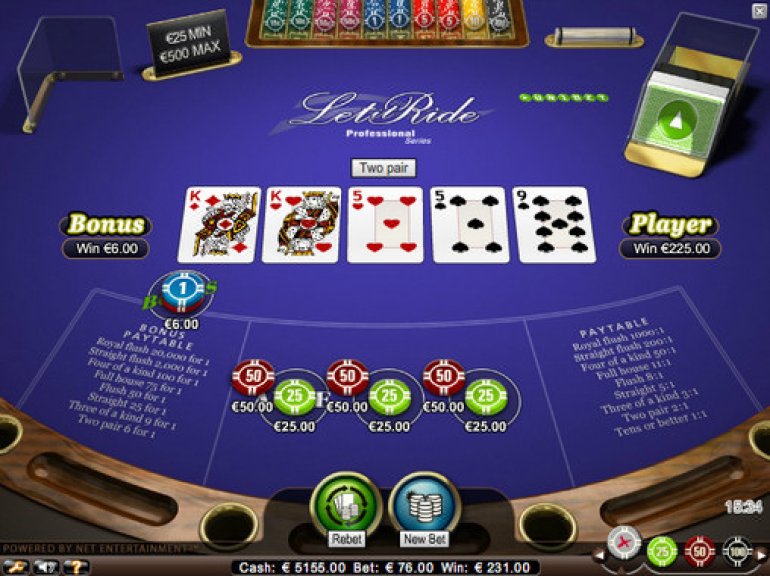Close the game window
This screenshot has height=576, width=770.
pos(759,10)
